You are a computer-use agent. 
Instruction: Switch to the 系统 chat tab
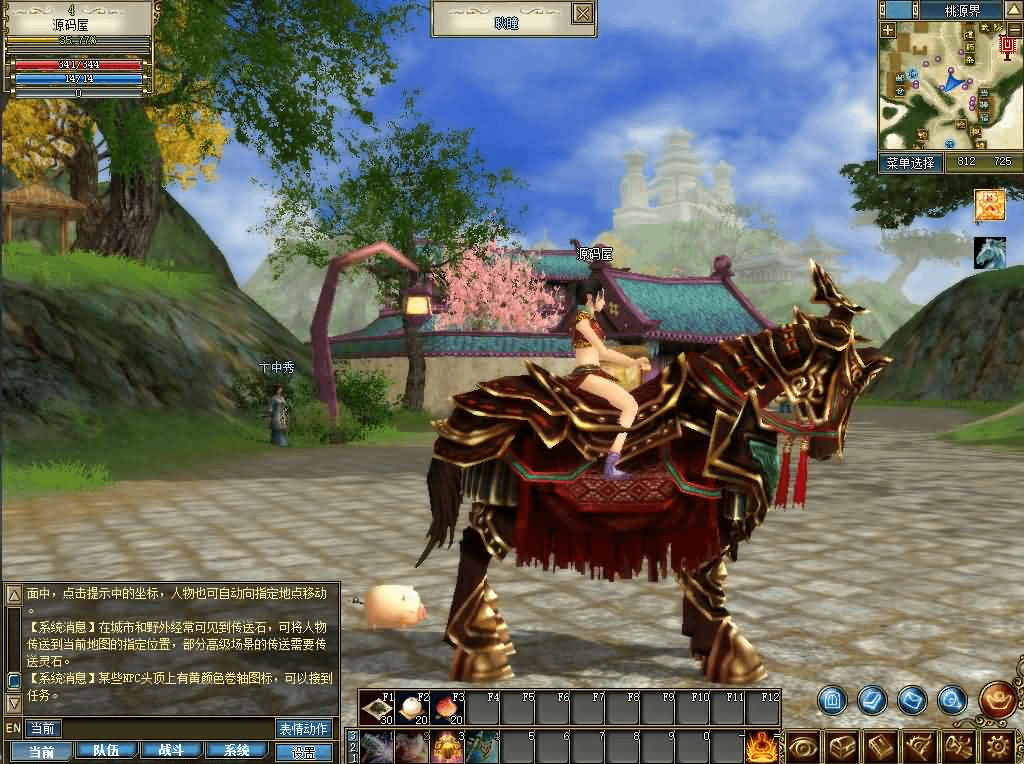click(x=236, y=751)
